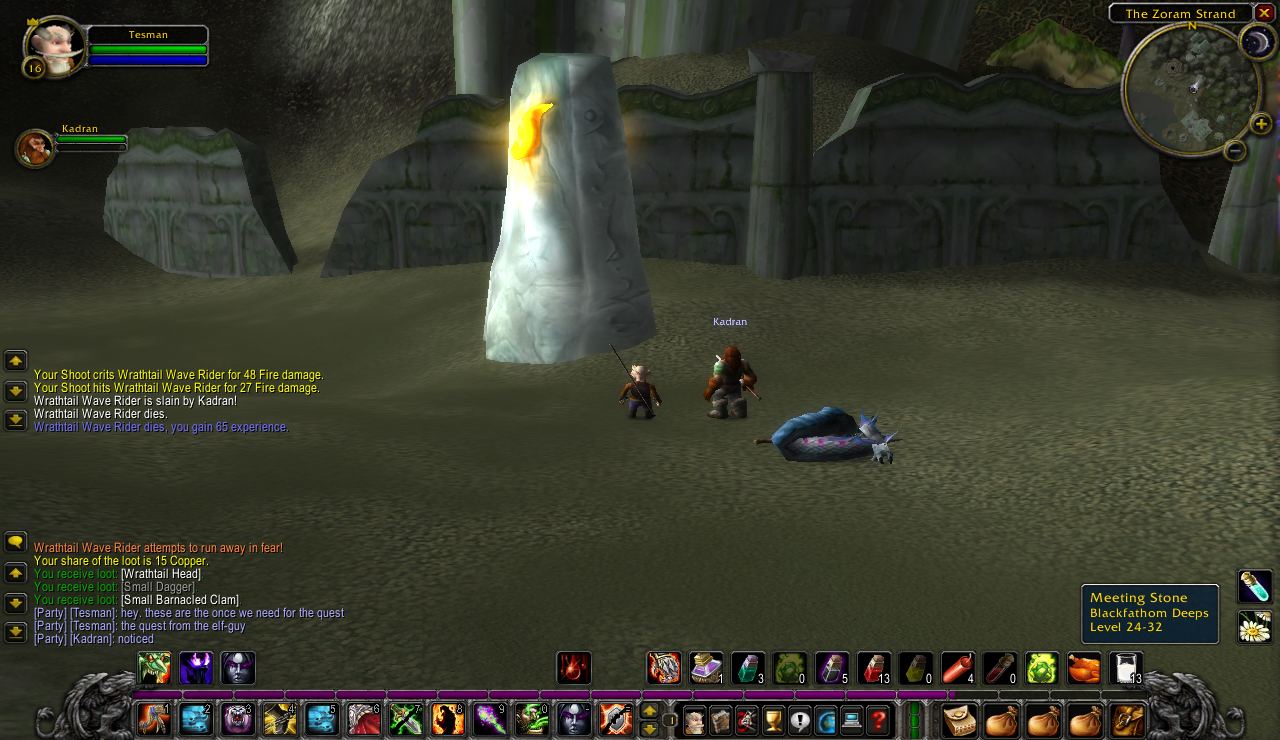Open the backpack bag slot
This screenshot has height=740, width=1280.
[1128, 720]
